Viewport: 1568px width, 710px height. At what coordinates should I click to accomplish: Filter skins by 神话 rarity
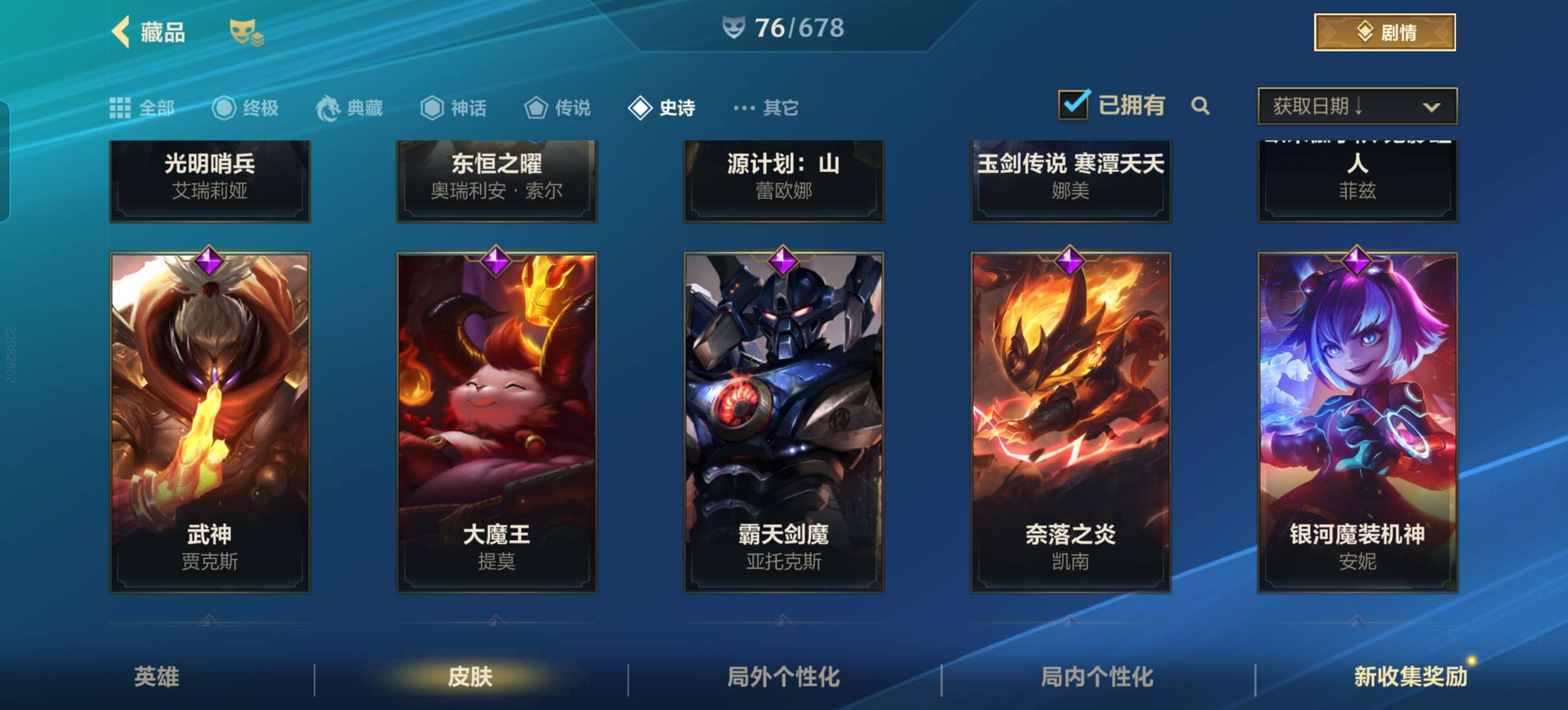tap(453, 108)
